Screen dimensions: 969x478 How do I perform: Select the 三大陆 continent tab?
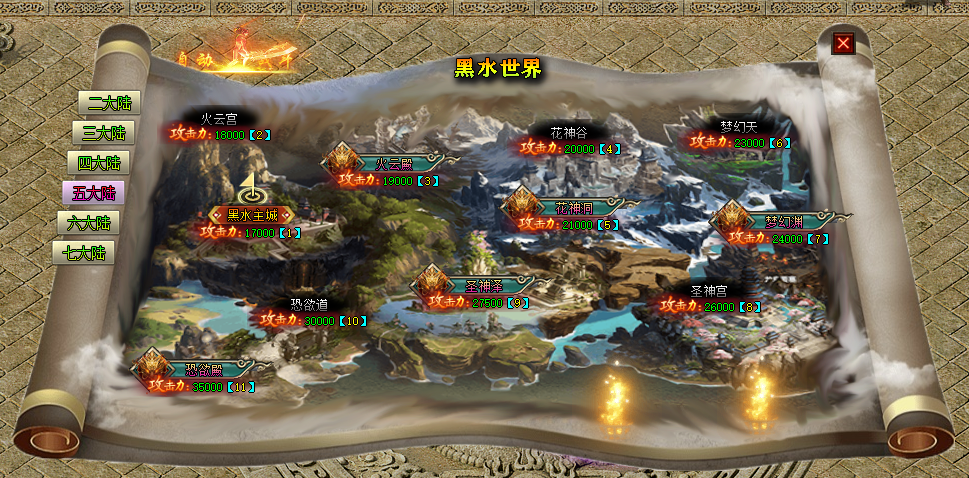click(104, 132)
